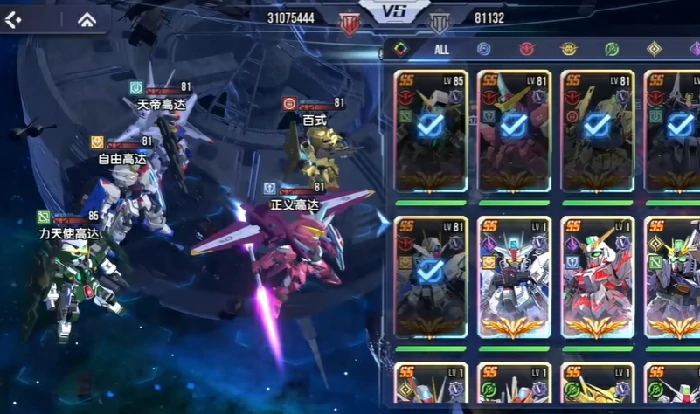This screenshot has width=700, height=414.
Task: Filter units by the blue attribute icon
Action: pos(483,48)
